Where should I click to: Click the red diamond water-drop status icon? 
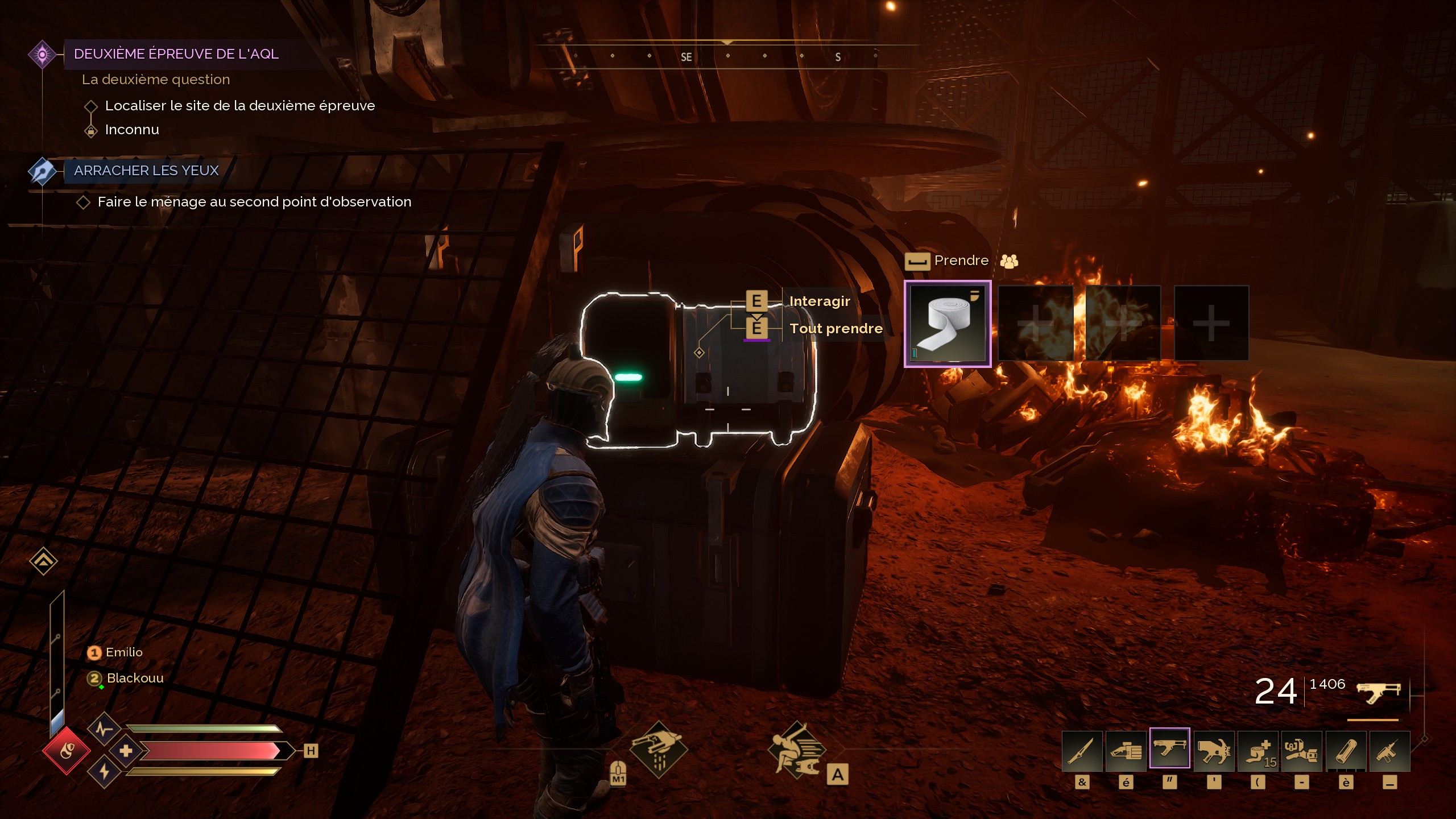67,751
